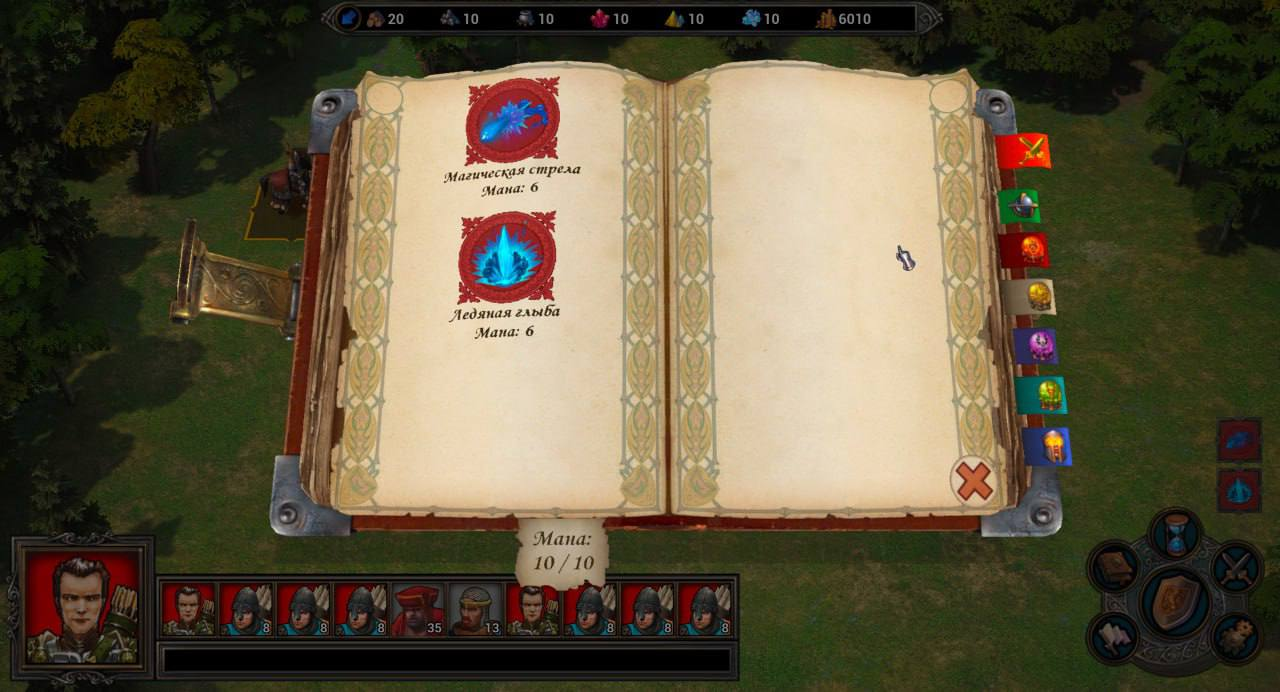Click the hourglass wait button

click(x=1176, y=534)
